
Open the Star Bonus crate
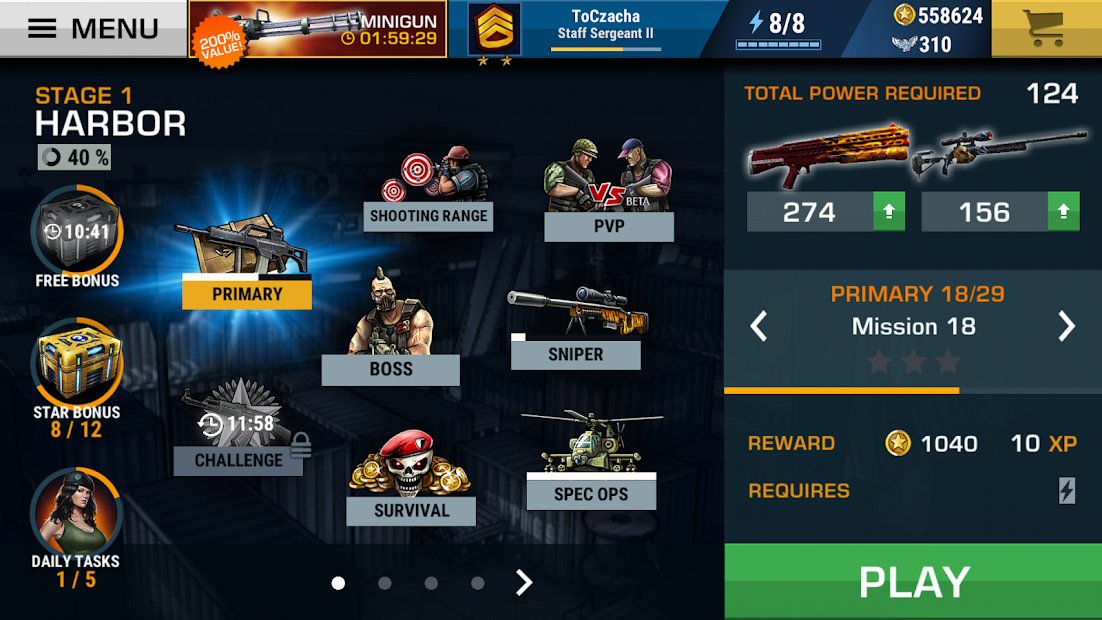point(77,365)
